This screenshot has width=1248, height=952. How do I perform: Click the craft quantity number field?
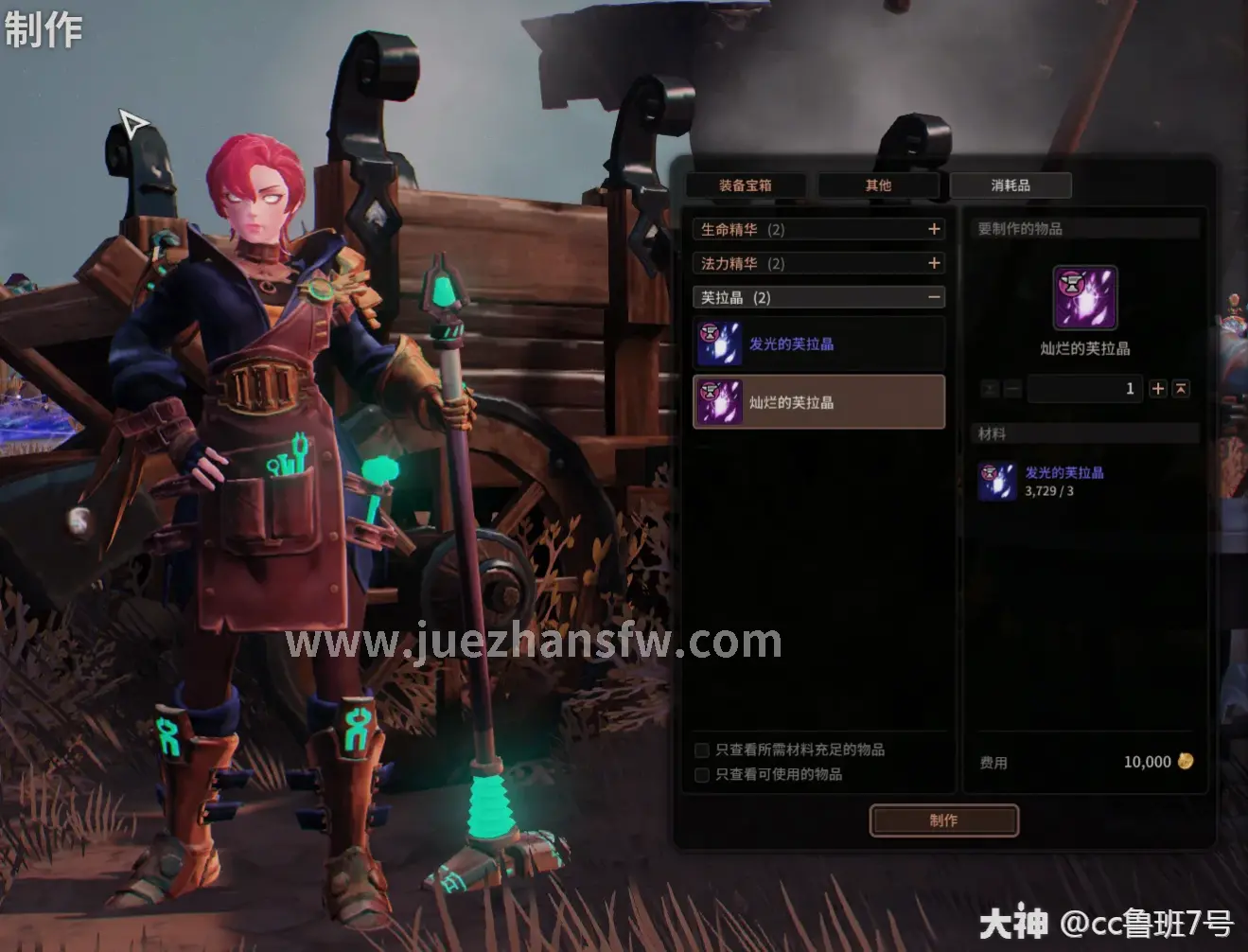pos(1085,389)
